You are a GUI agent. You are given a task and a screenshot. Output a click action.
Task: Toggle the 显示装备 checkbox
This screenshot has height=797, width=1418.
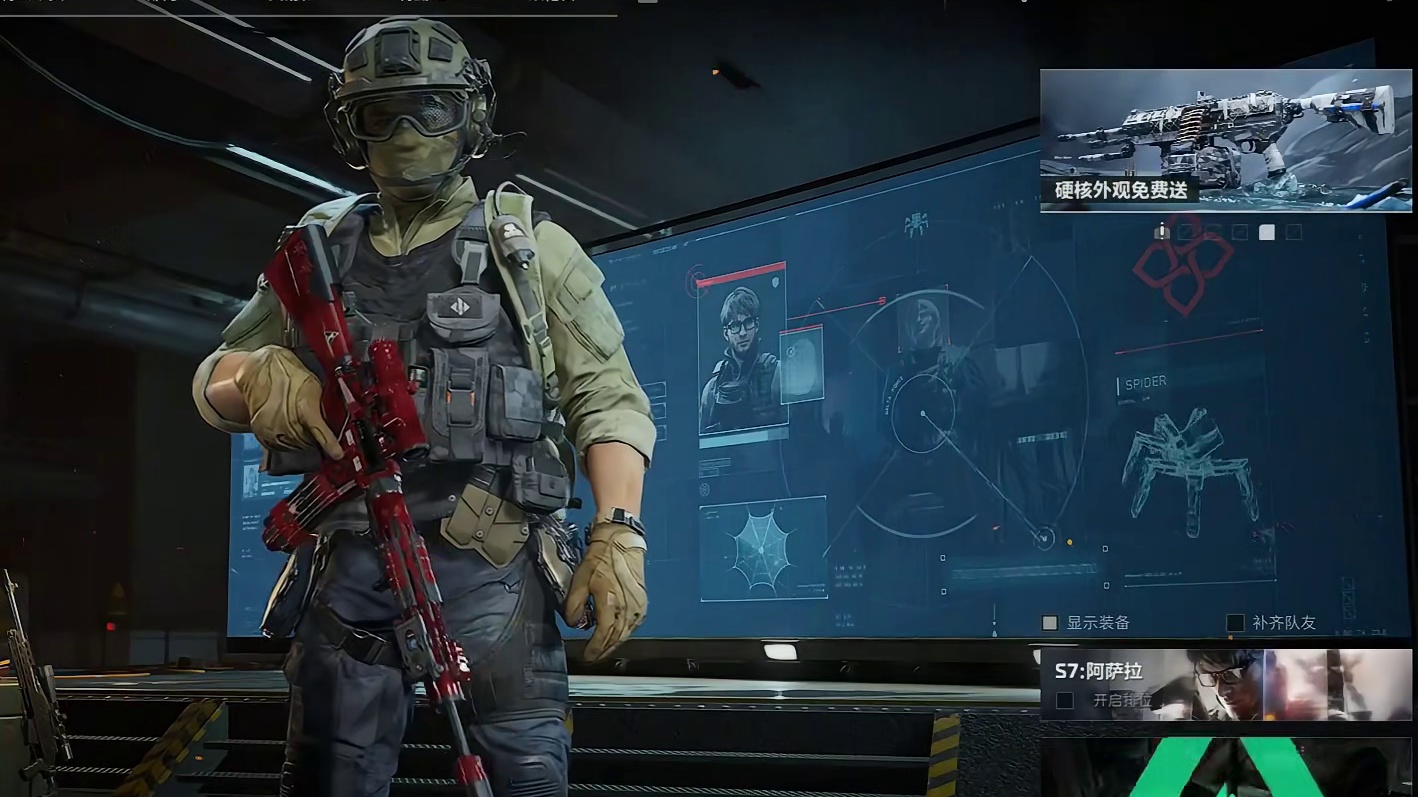coord(1050,623)
